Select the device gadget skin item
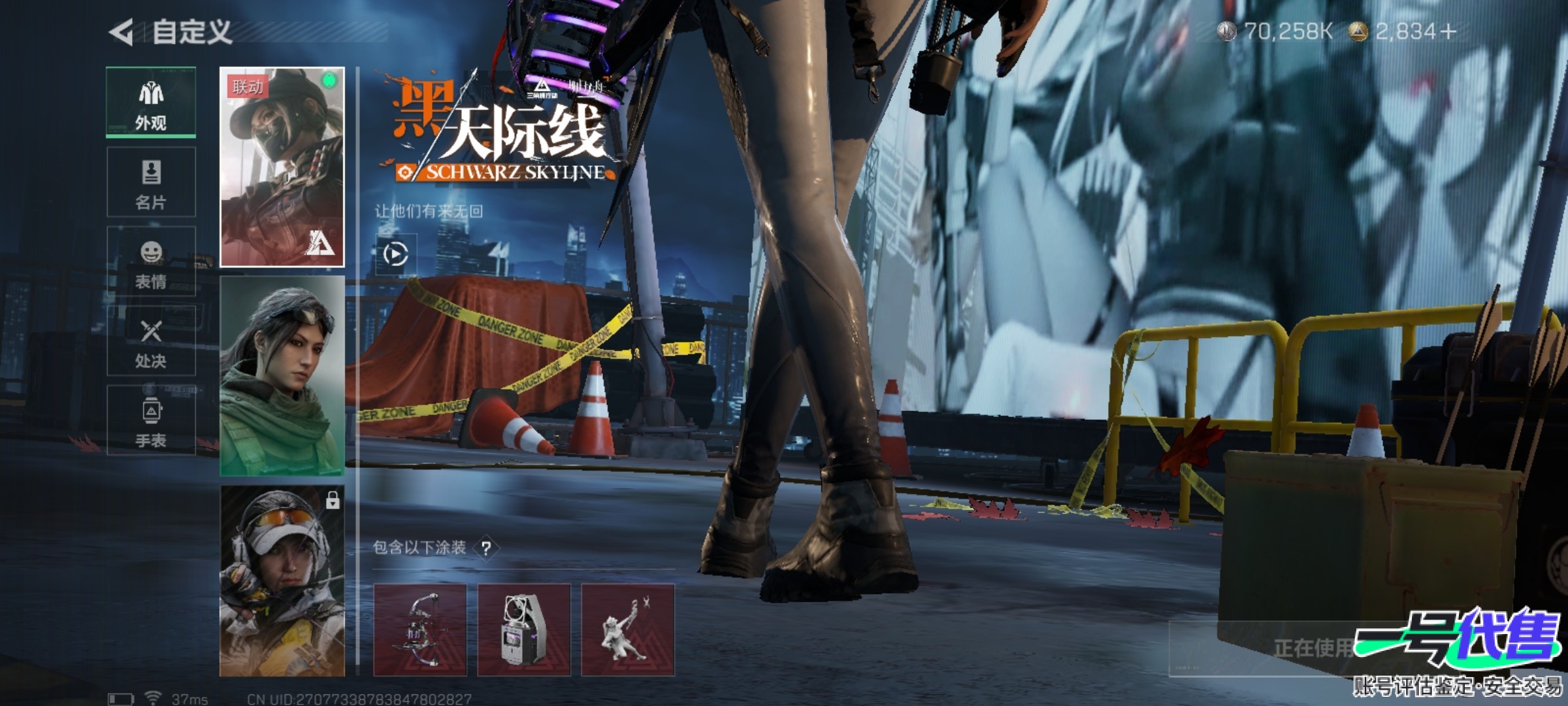This screenshot has width=1568, height=706. (x=524, y=630)
